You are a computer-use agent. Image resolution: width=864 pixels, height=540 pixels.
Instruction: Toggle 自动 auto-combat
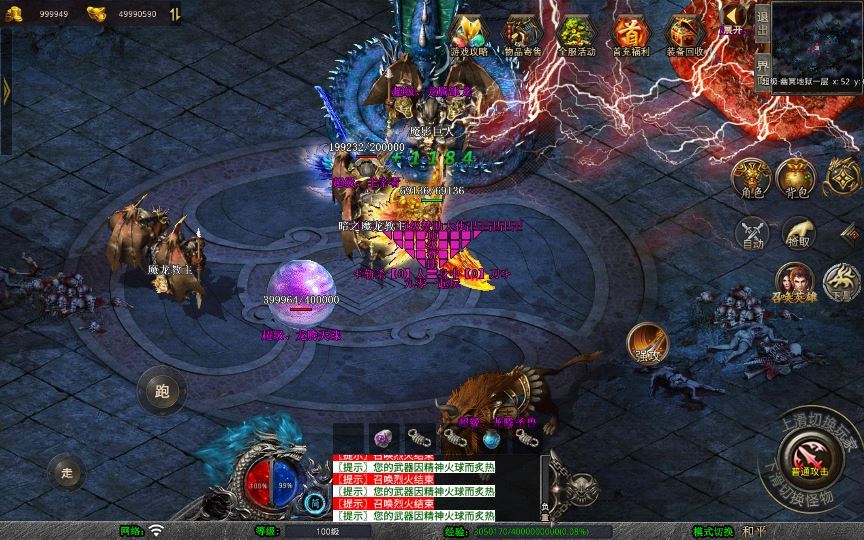click(x=749, y=233)
